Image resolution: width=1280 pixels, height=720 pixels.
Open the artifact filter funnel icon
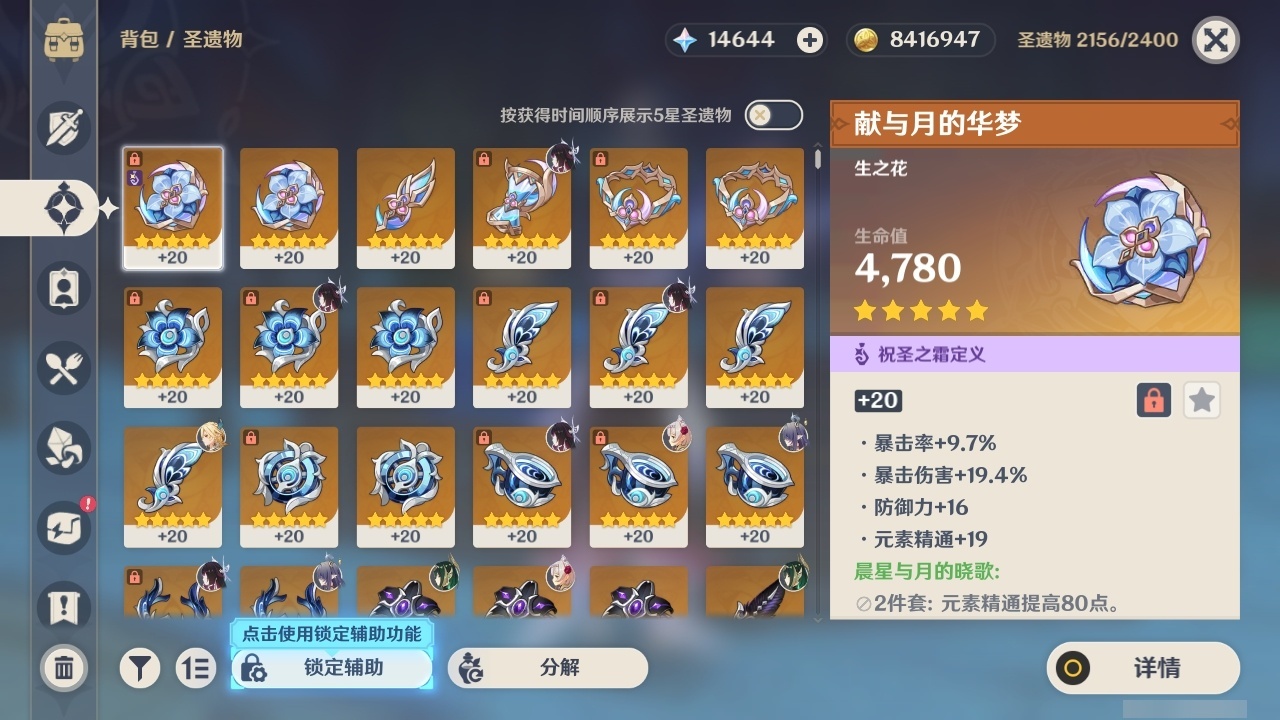[x=140, y=668]
